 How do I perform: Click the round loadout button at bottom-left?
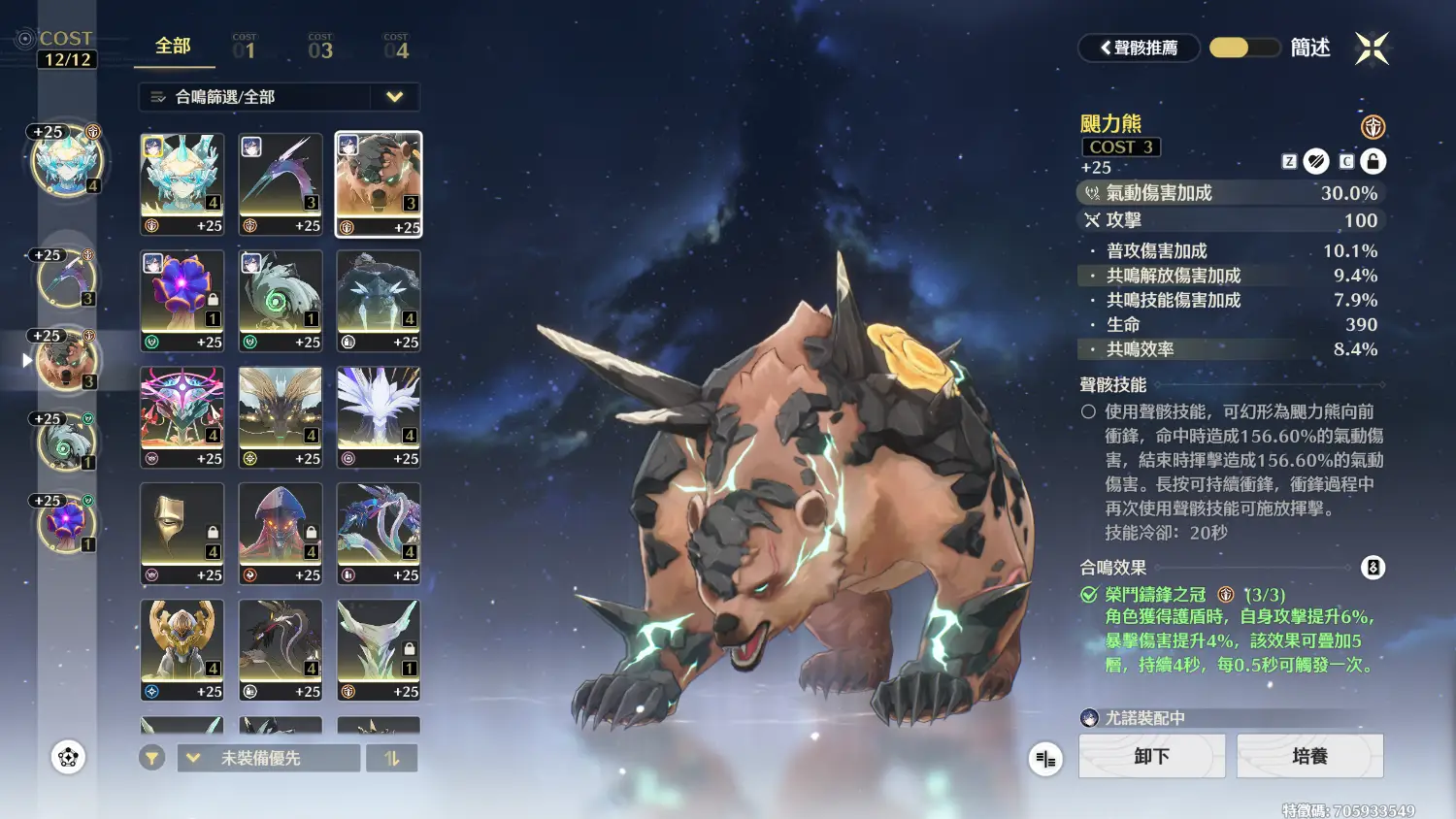point(68,757)
